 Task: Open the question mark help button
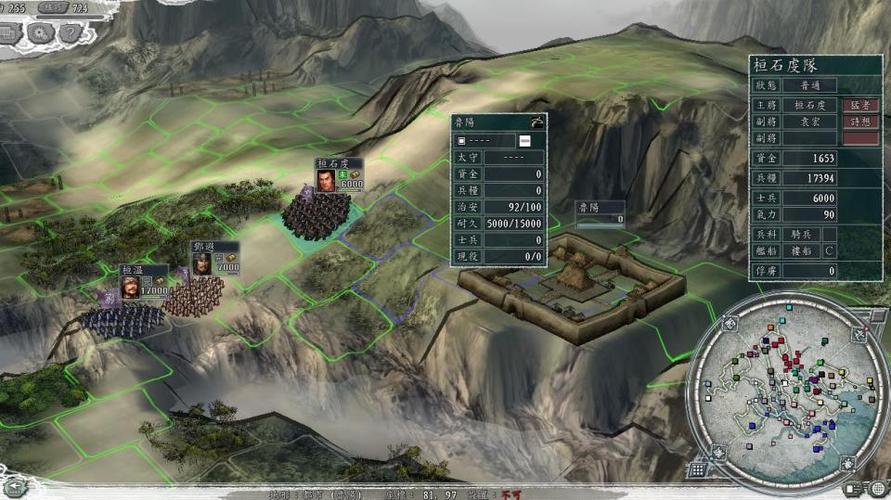tap(70, 32)
